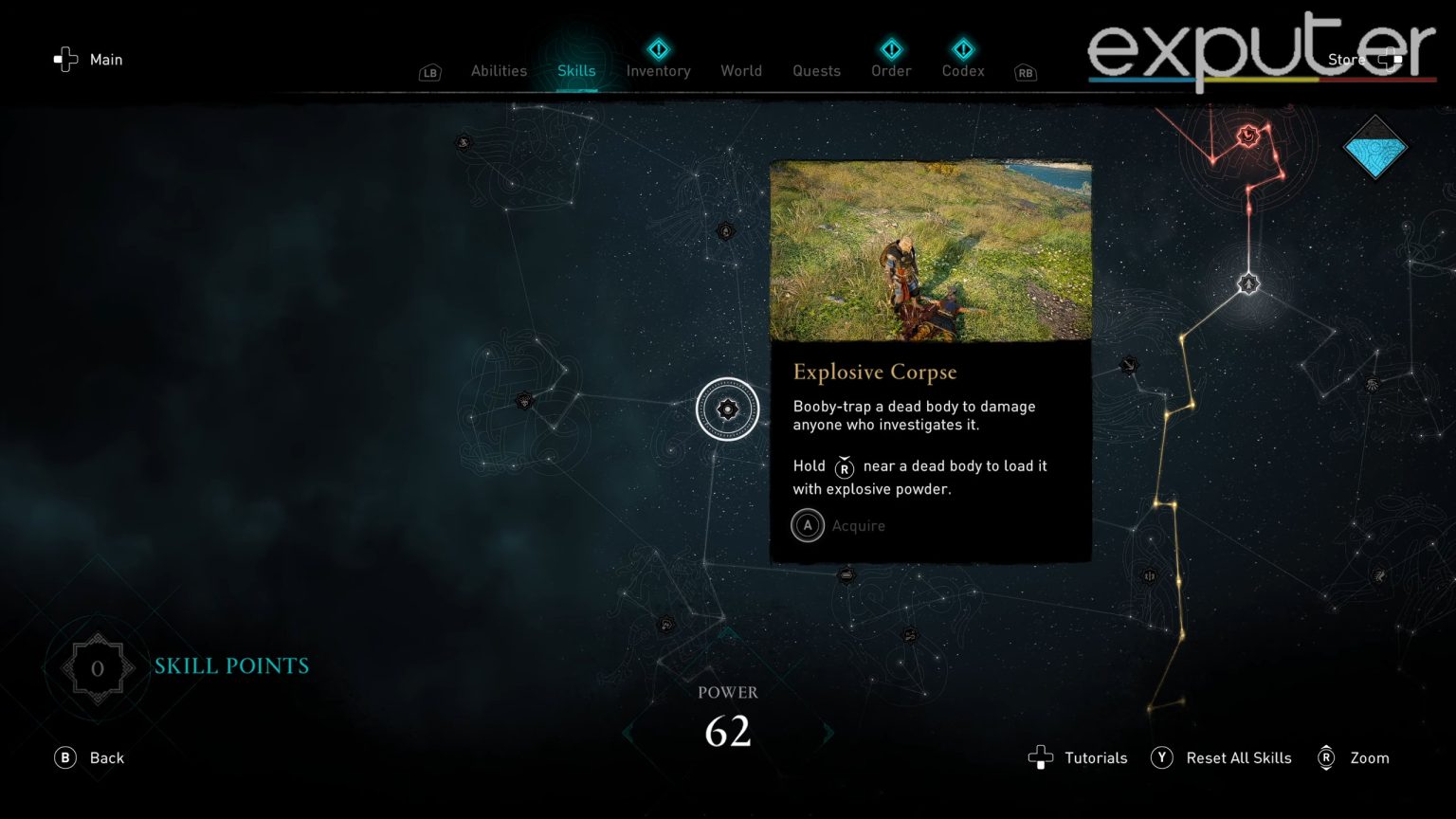Click the Codex diamond icon in the top bar
Image resolution: width=1456 pixels, height=819 pixels.
click(962, 50)
